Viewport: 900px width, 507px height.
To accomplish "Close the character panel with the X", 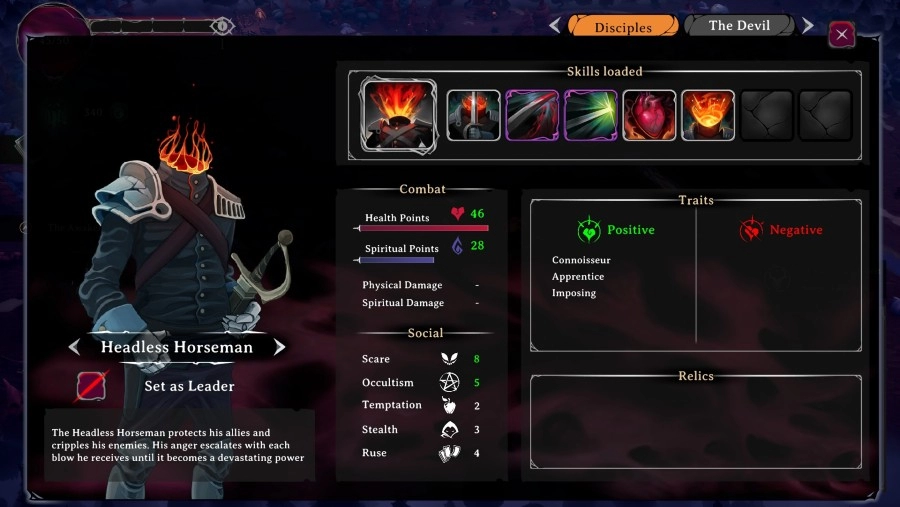I will (842, 35).
